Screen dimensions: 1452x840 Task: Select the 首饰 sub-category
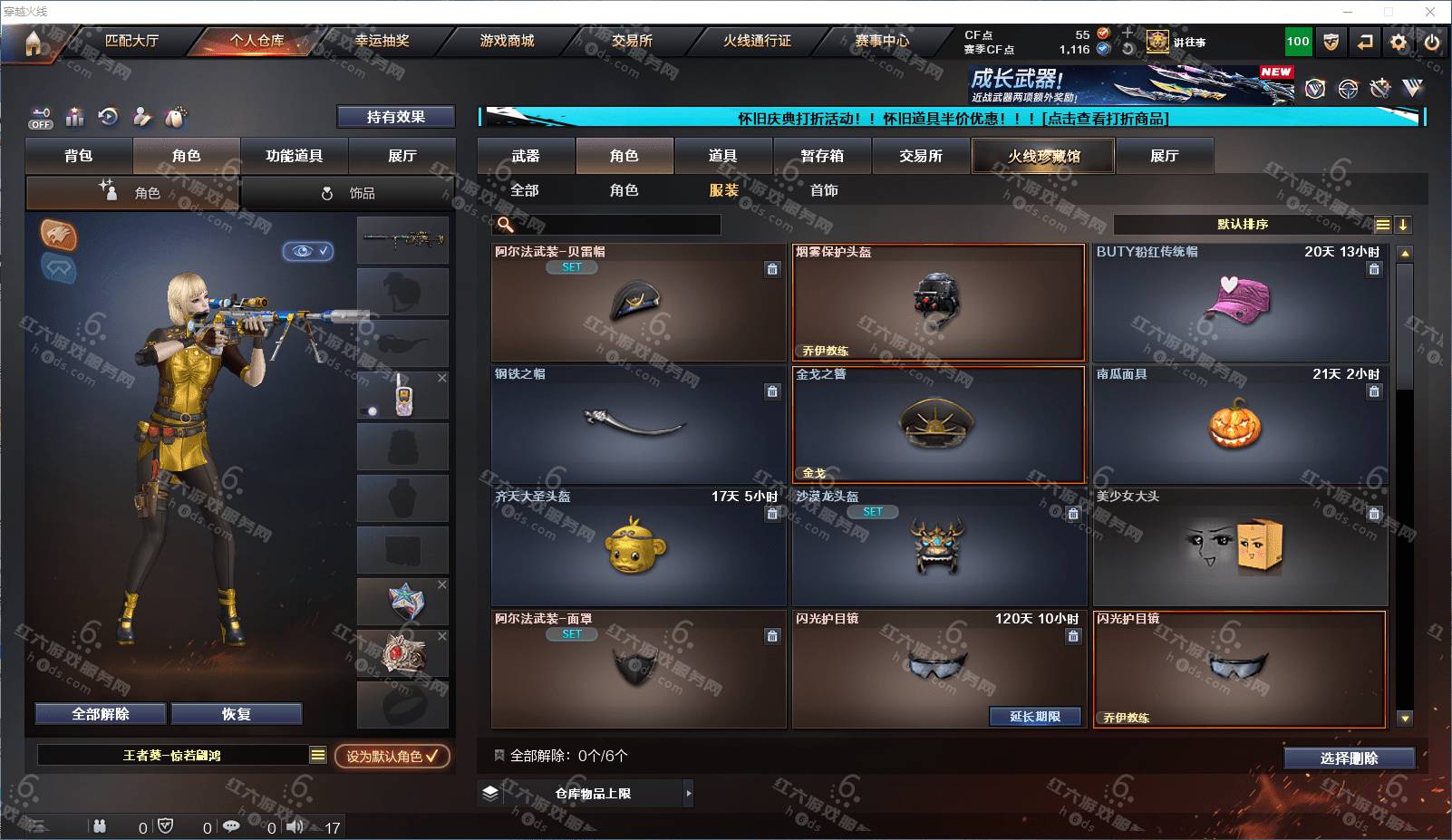(824, 190)
